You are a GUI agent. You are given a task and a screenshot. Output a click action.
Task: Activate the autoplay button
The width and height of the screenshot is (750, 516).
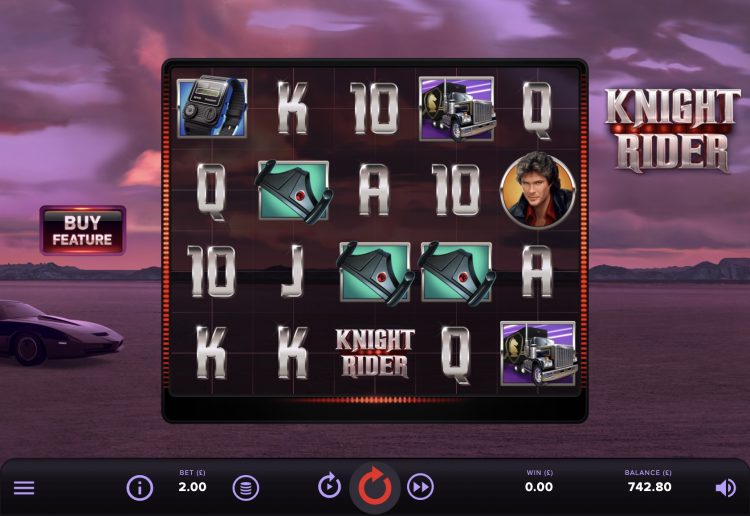tap(330, 487)
